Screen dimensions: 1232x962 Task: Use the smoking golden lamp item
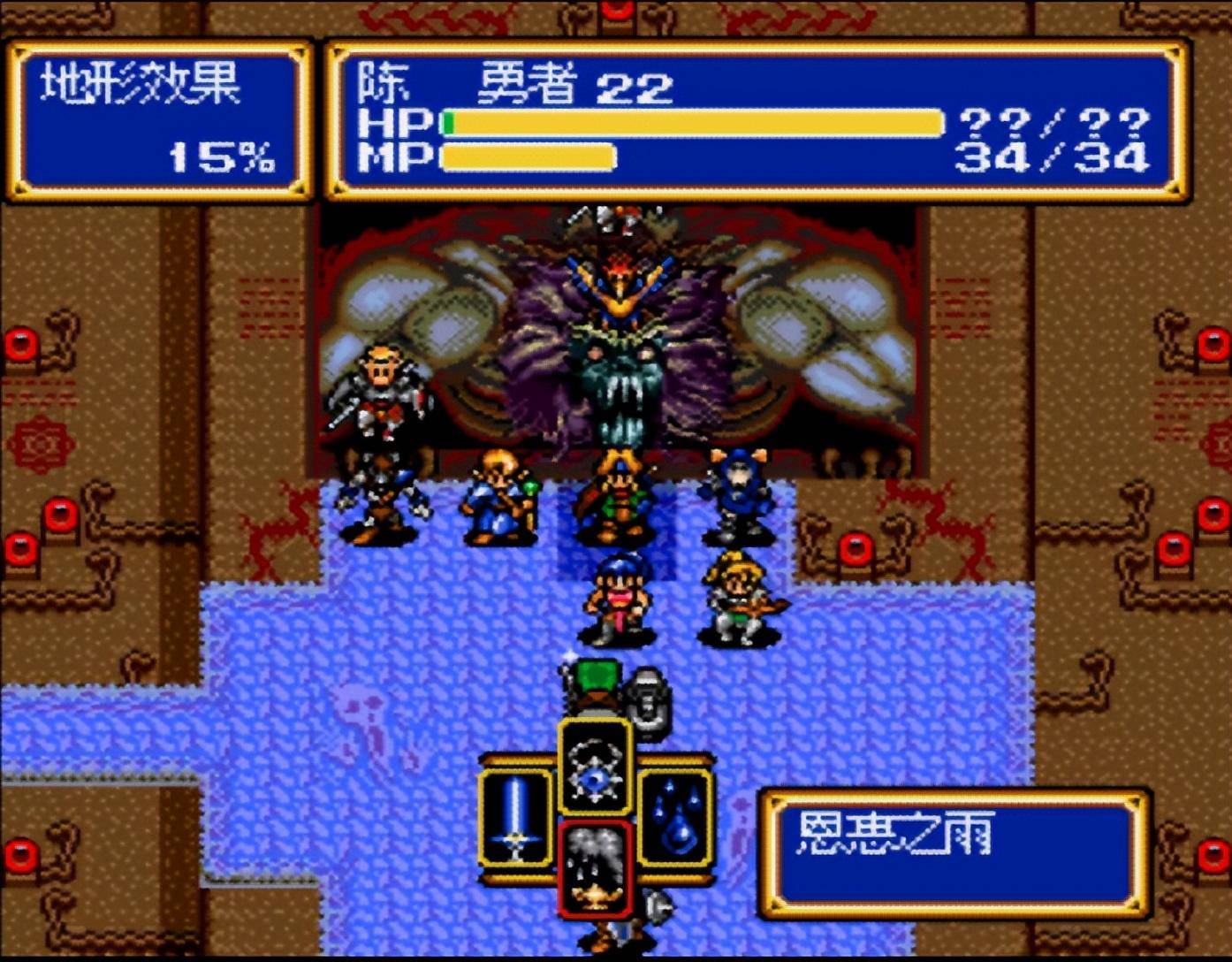(x=595, y=870)
